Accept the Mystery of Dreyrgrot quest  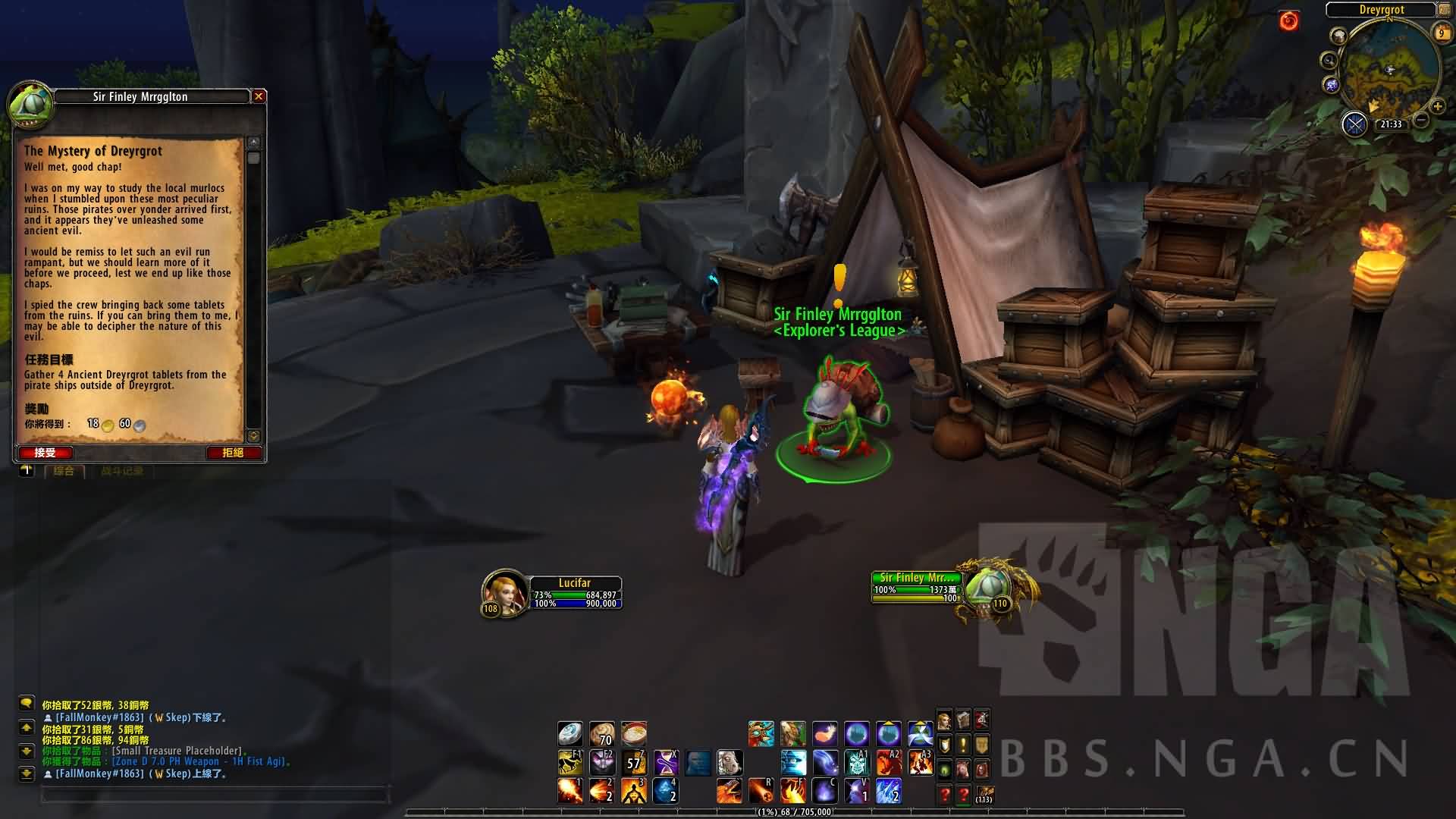coord(45,453)
